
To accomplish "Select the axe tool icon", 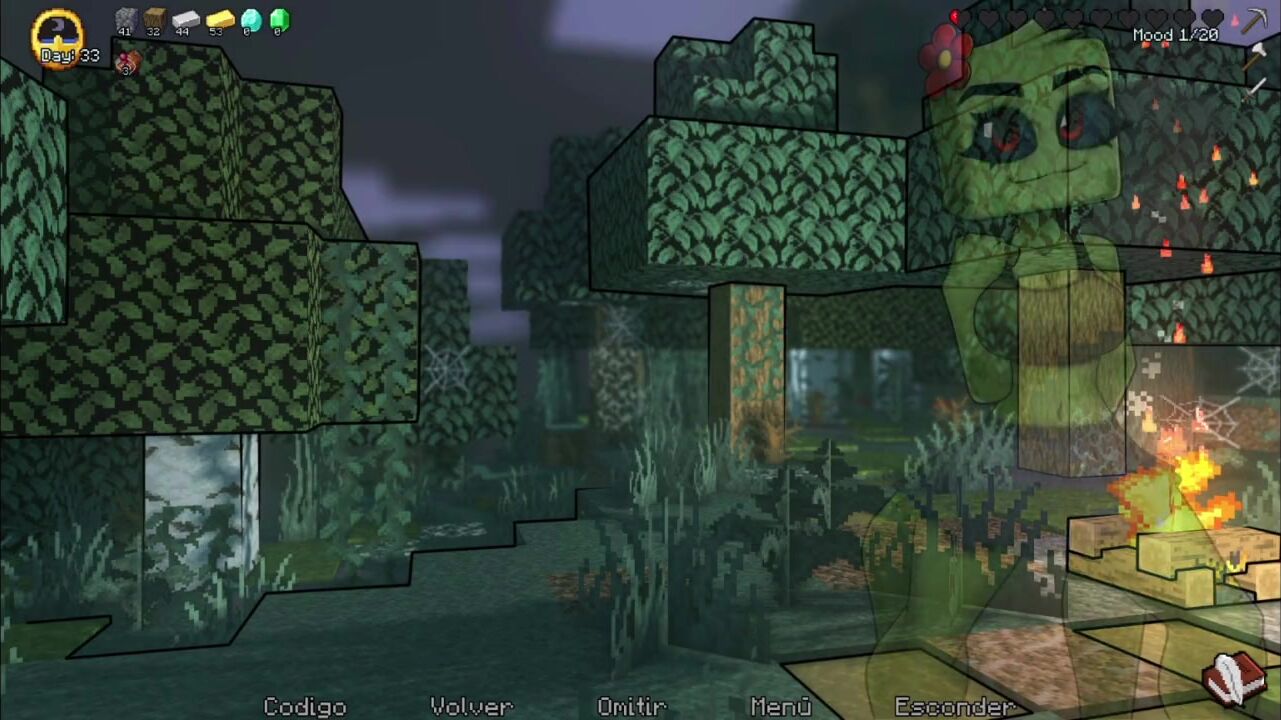I will click(1254, 56).
